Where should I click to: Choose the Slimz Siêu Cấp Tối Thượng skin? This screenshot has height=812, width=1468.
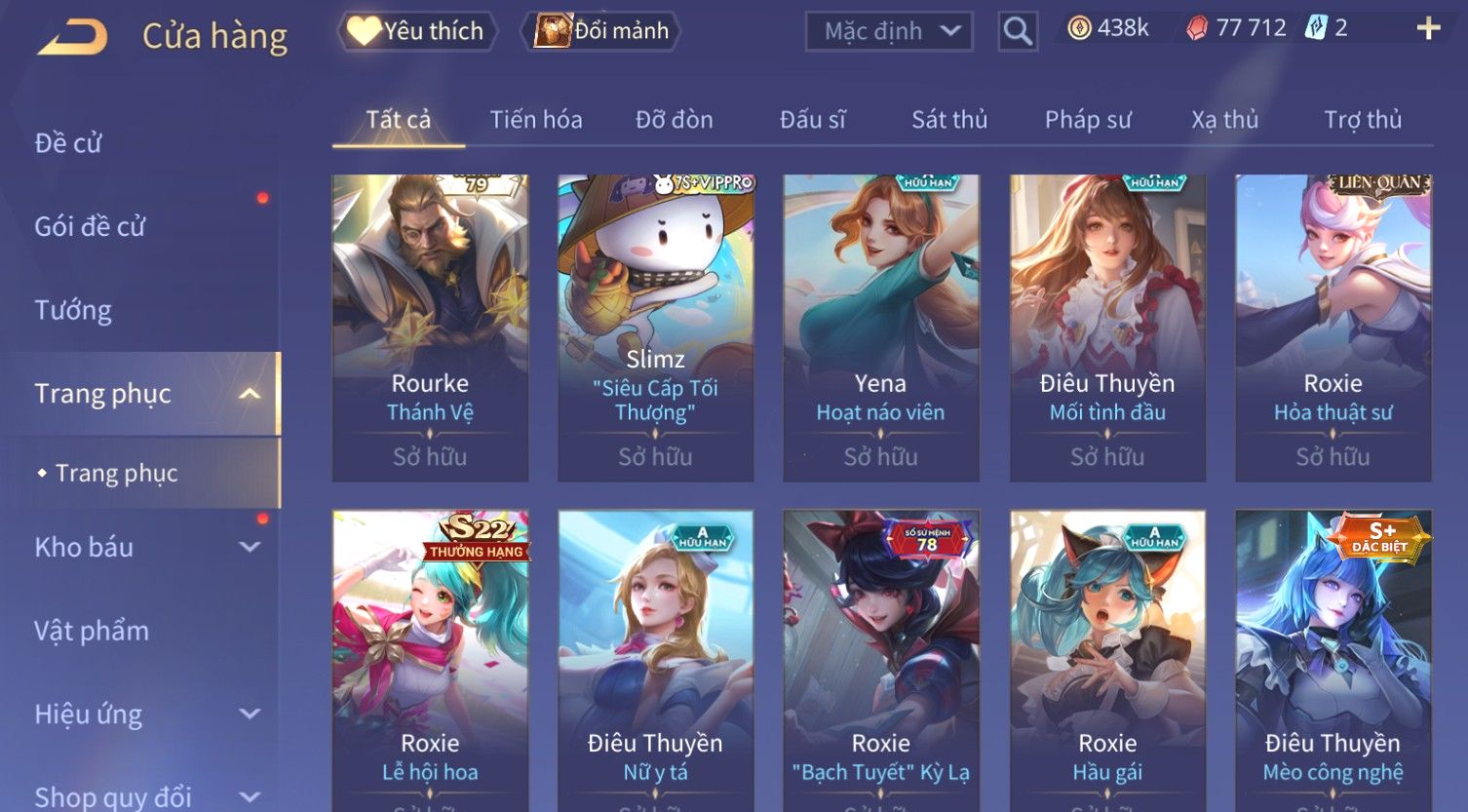655,327
